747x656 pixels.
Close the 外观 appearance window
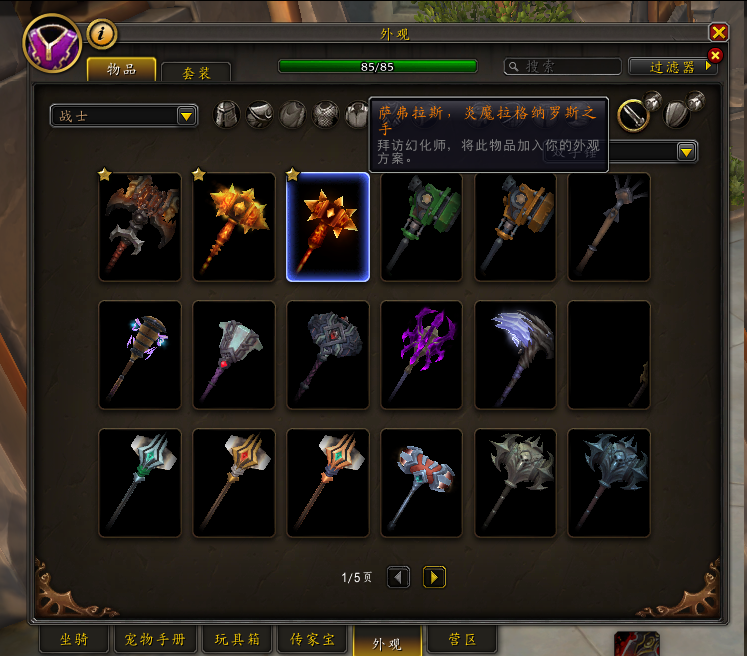pos(718,32)
